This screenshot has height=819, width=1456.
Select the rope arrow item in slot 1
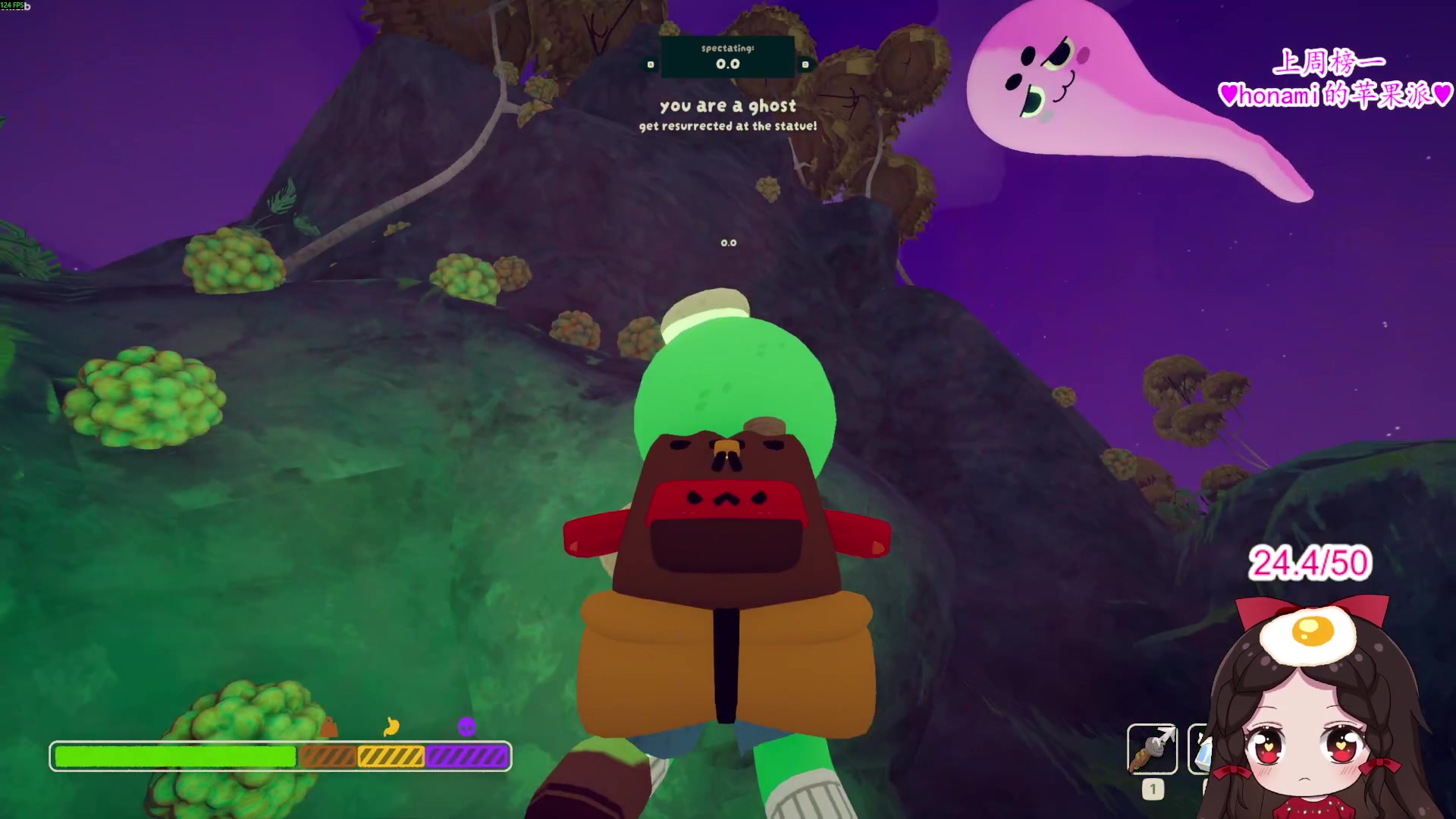coord(1152,749)
